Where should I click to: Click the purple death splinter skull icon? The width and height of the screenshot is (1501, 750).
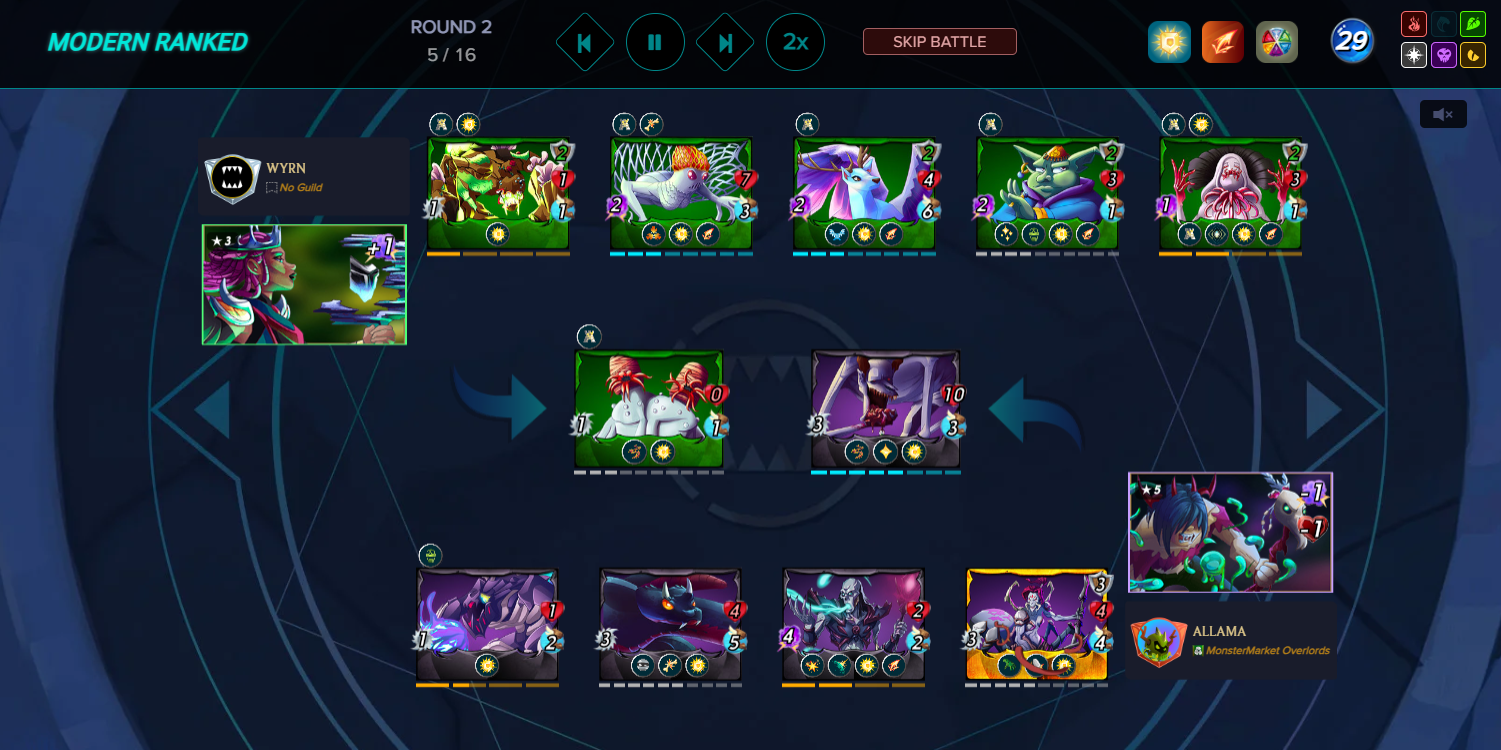pos(1444,55)
